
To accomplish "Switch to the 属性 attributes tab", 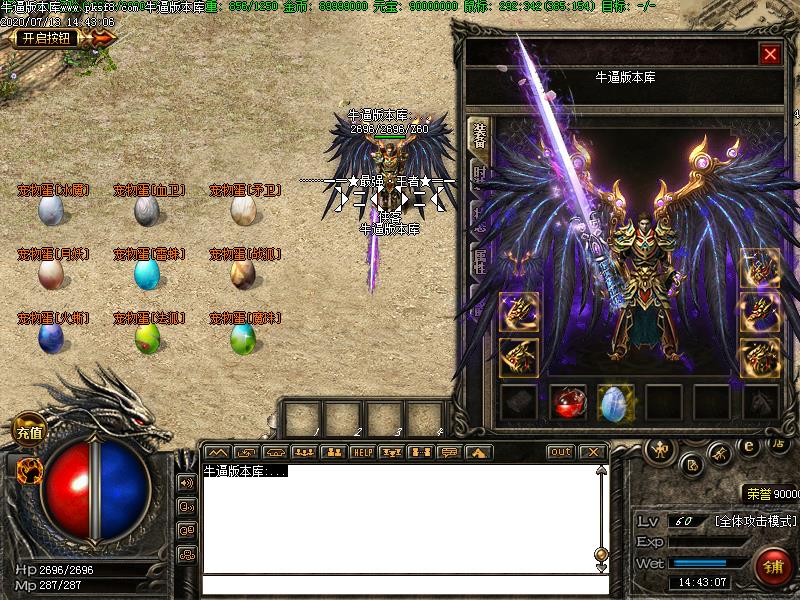I will (480, 265).
